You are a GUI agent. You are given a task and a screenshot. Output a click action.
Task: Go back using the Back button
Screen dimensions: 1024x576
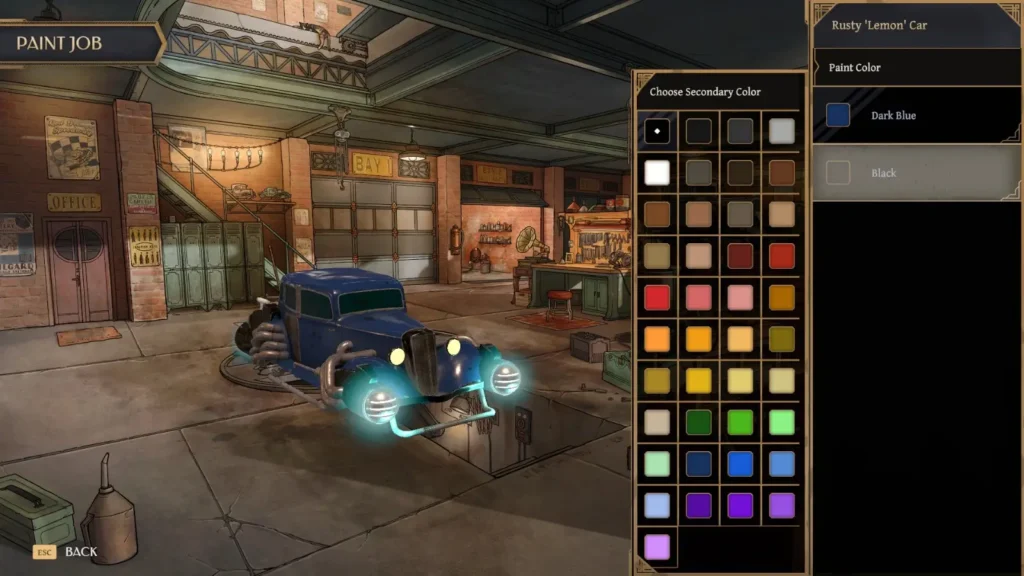tap(70, 551)
